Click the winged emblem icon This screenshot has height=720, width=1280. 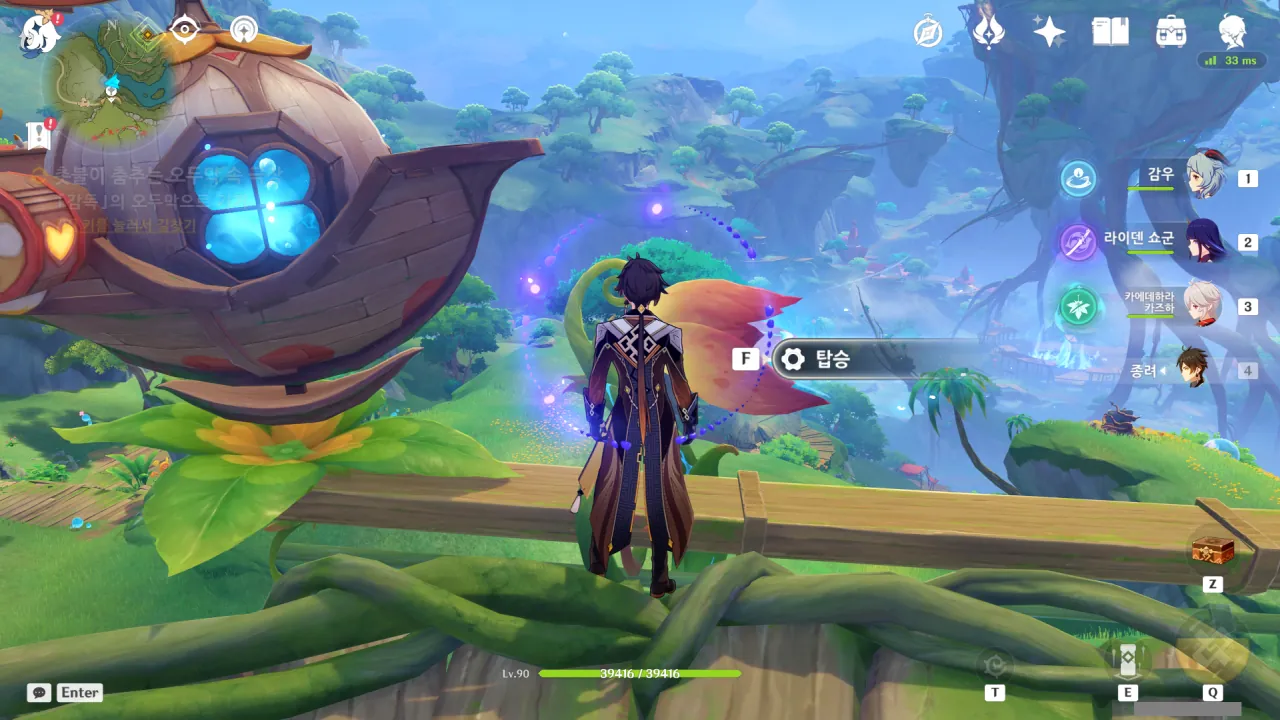pyautogui.click(x=988, y=32)
